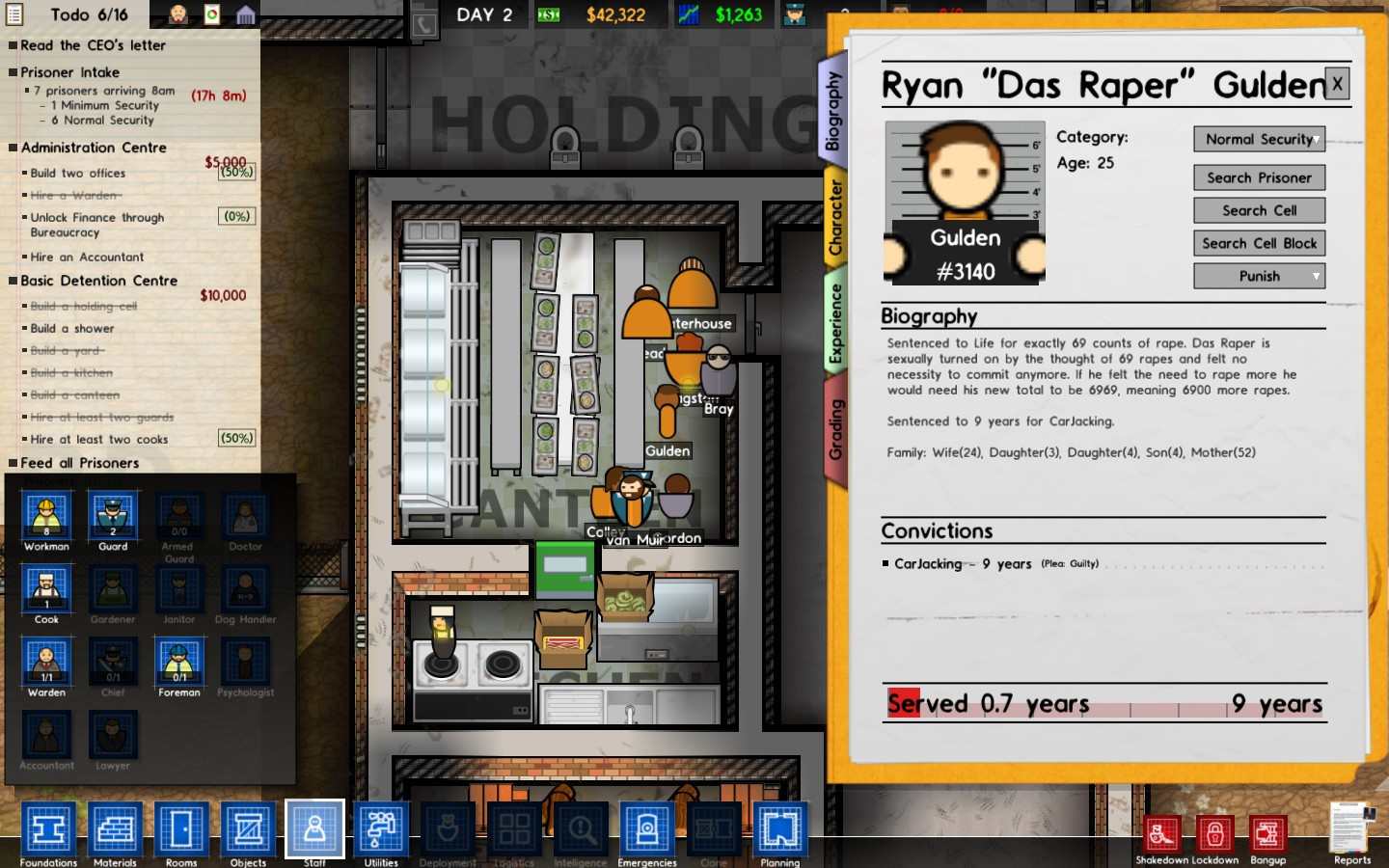The image size is (1389, 868).
Task: Switch to the Experience tab
Action: 835,323
